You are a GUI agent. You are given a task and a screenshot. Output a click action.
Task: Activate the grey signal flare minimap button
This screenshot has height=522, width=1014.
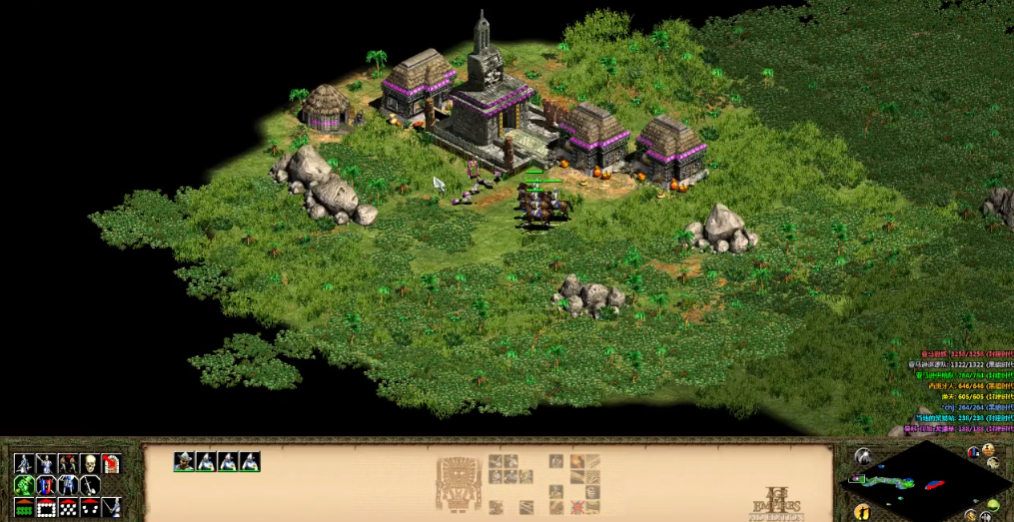pyautogui.click(x=862, y=457)
